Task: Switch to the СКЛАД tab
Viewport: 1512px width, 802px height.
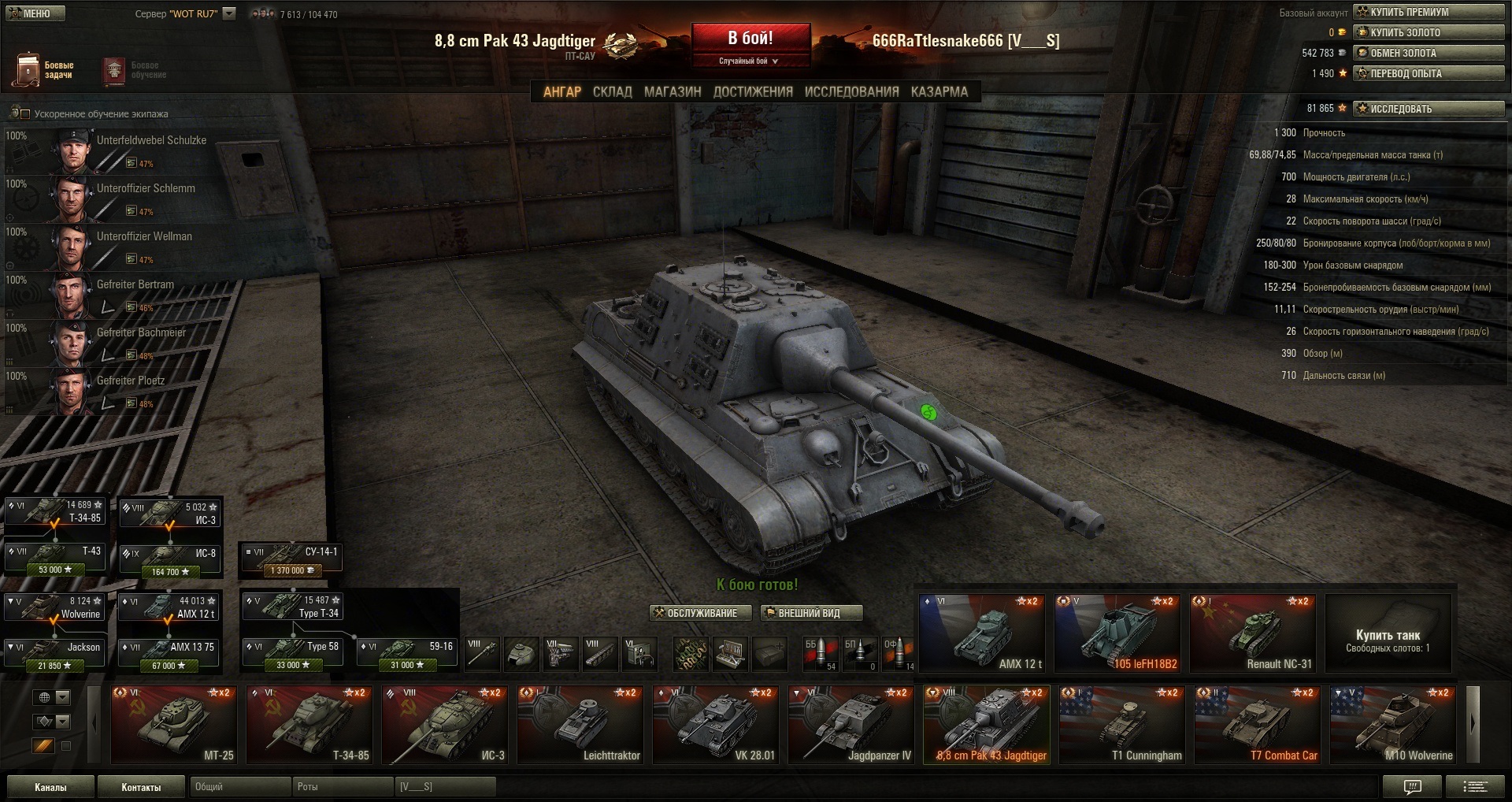Action: pos(612,92)
